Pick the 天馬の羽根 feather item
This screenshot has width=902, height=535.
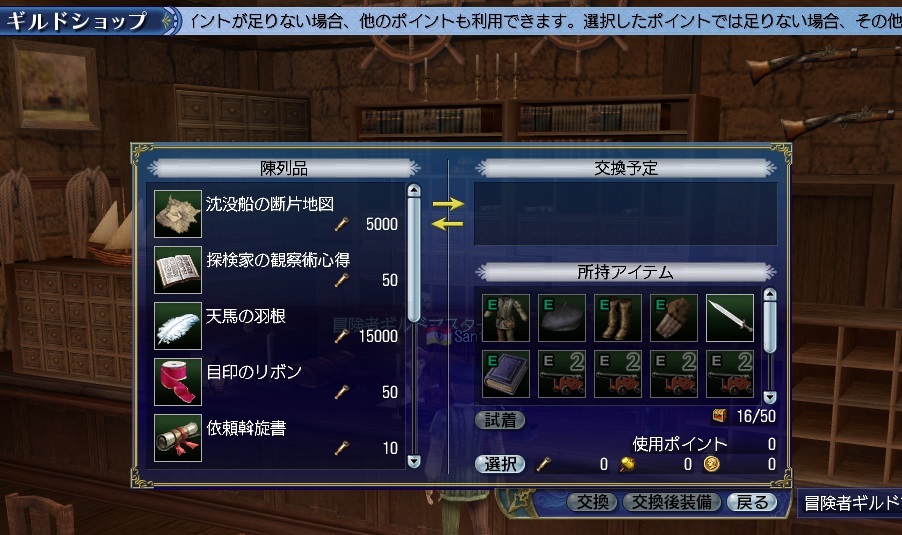[x=278, y=325]
